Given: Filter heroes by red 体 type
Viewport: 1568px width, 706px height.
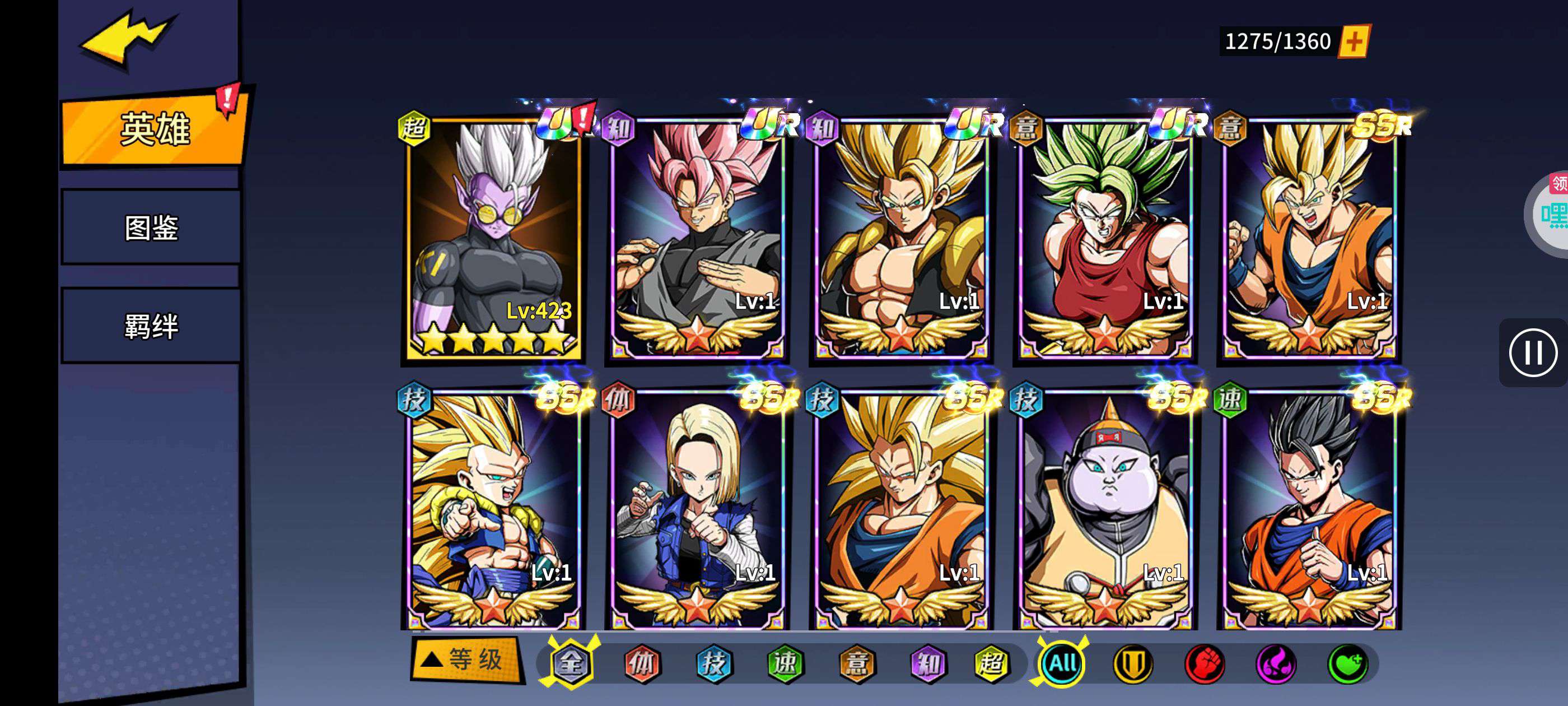Looking at the screenshot, I should pos(642,663).
